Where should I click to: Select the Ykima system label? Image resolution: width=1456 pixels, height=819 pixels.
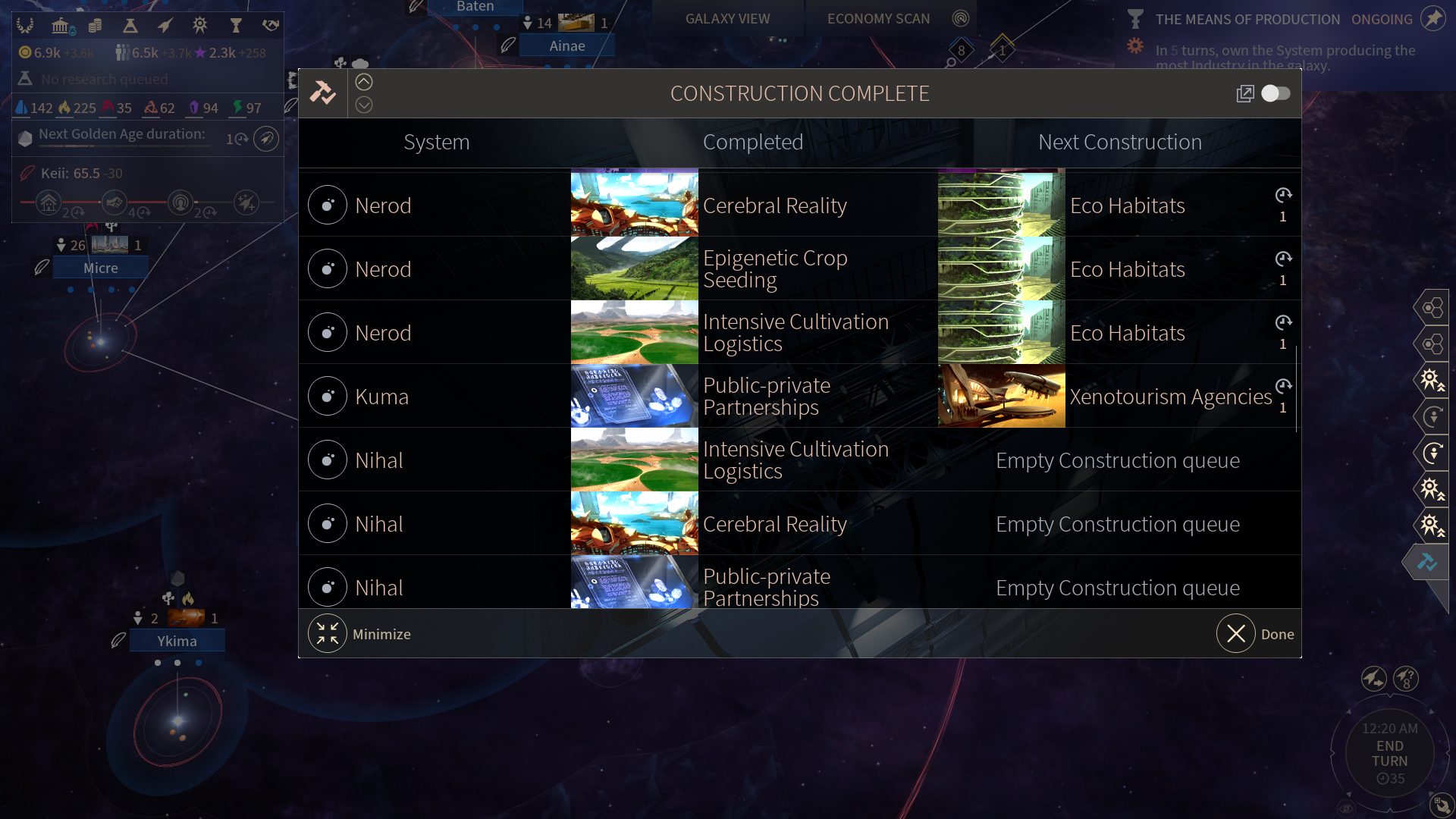pos(177,642)
